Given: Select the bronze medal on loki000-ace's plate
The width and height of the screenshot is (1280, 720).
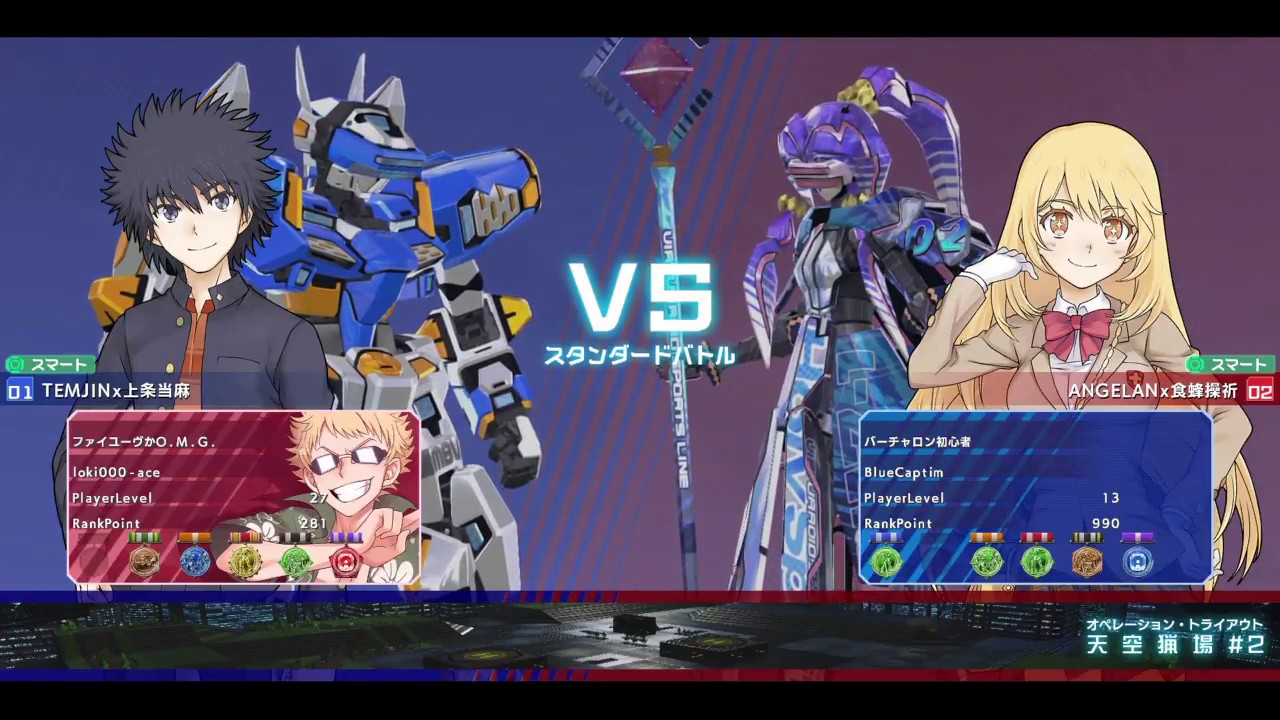Looking at the screenshot, I should pos(145,561).
